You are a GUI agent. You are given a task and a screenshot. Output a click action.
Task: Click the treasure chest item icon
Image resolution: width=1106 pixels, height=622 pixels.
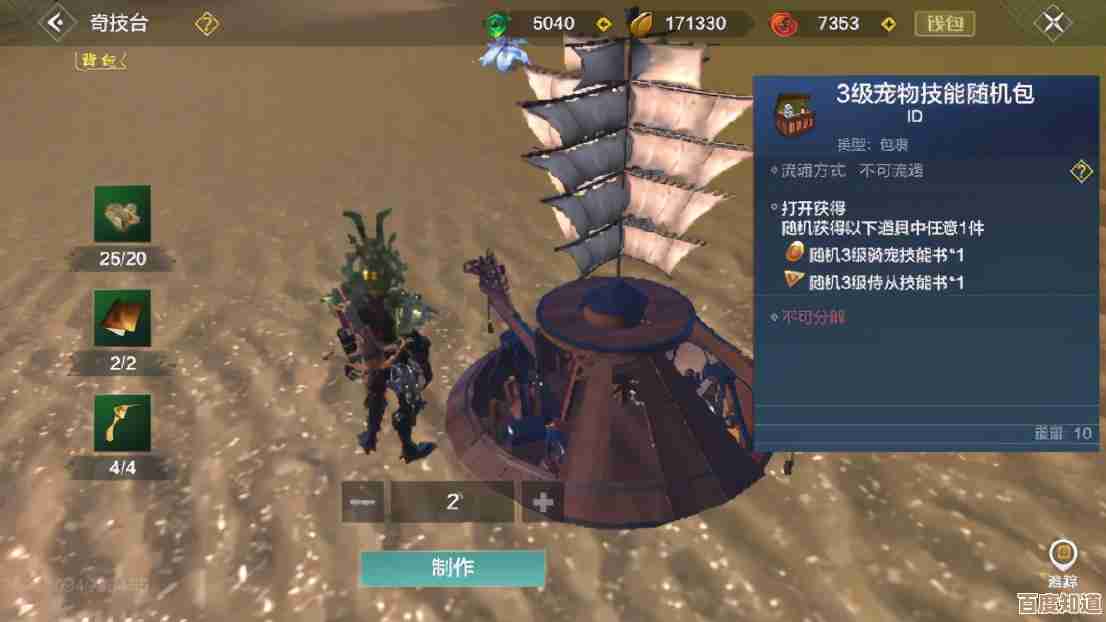tap(796, 111)
